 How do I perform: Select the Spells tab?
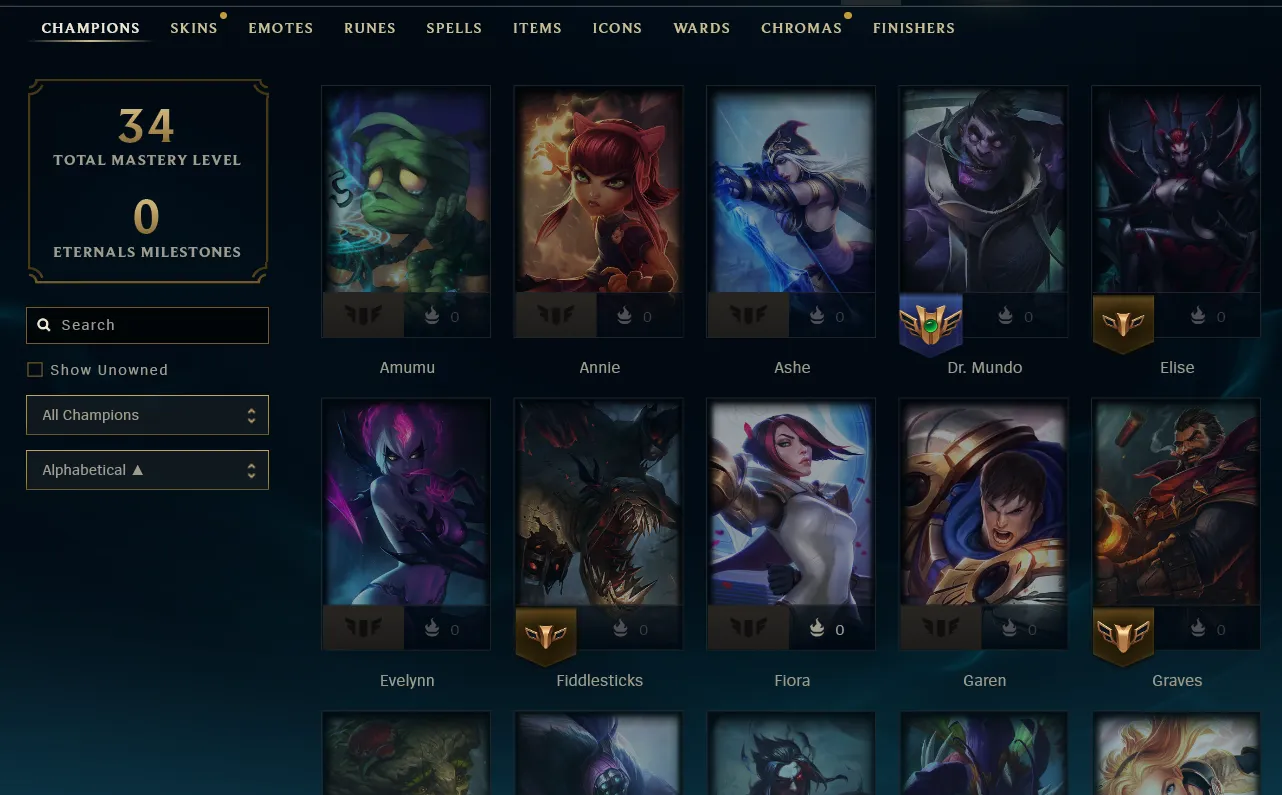[x=454, y=28]
